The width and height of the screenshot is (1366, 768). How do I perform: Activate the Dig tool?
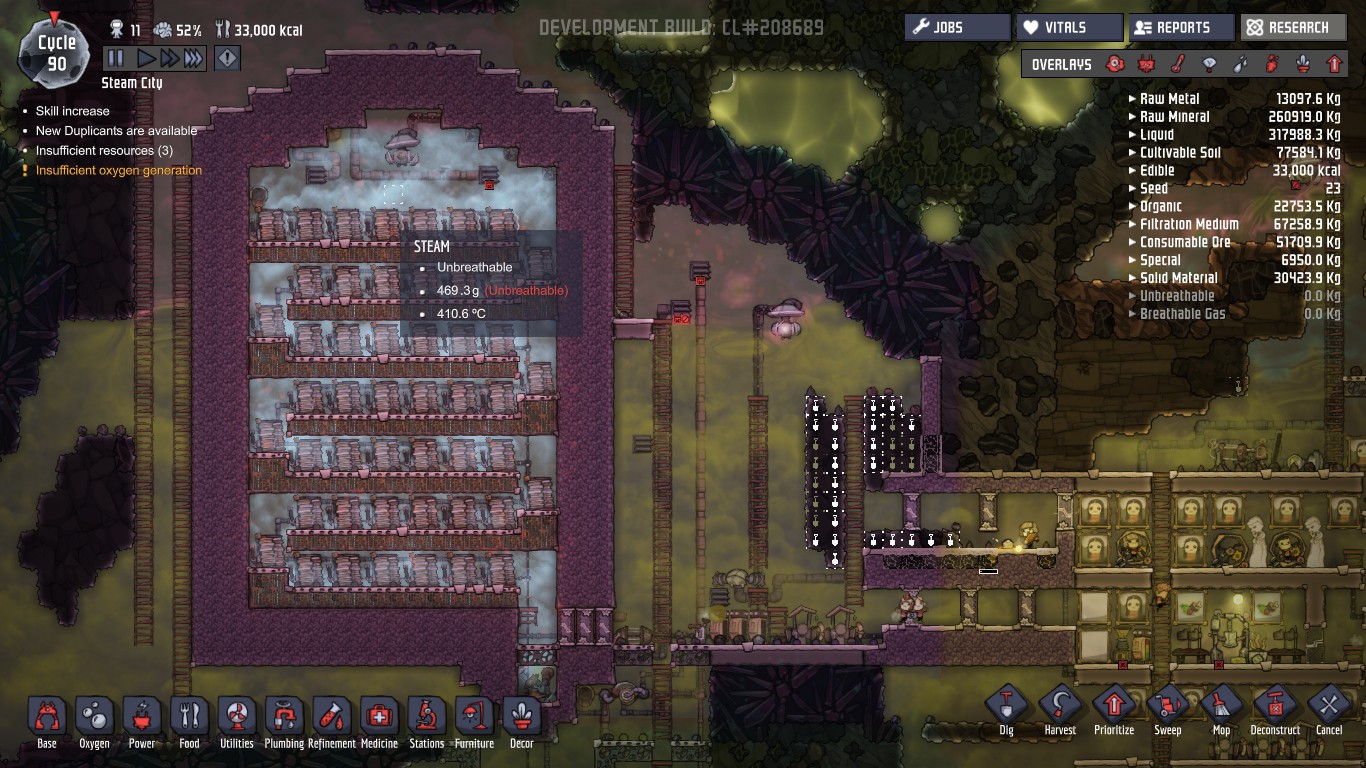pyautogui.click(x=1006, y=706)
